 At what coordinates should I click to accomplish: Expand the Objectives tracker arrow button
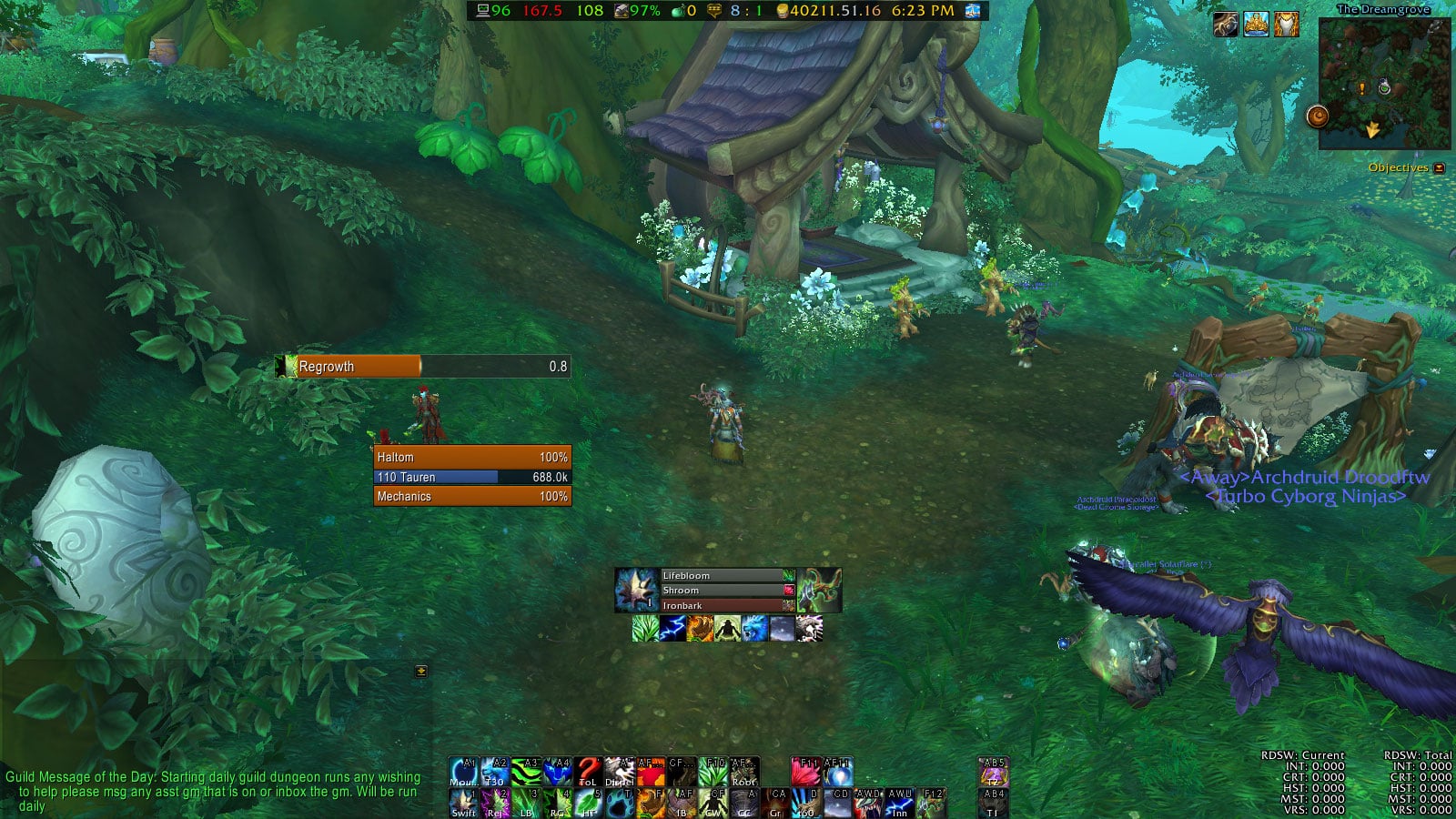pyautogui.click(x=1439, y=168)
